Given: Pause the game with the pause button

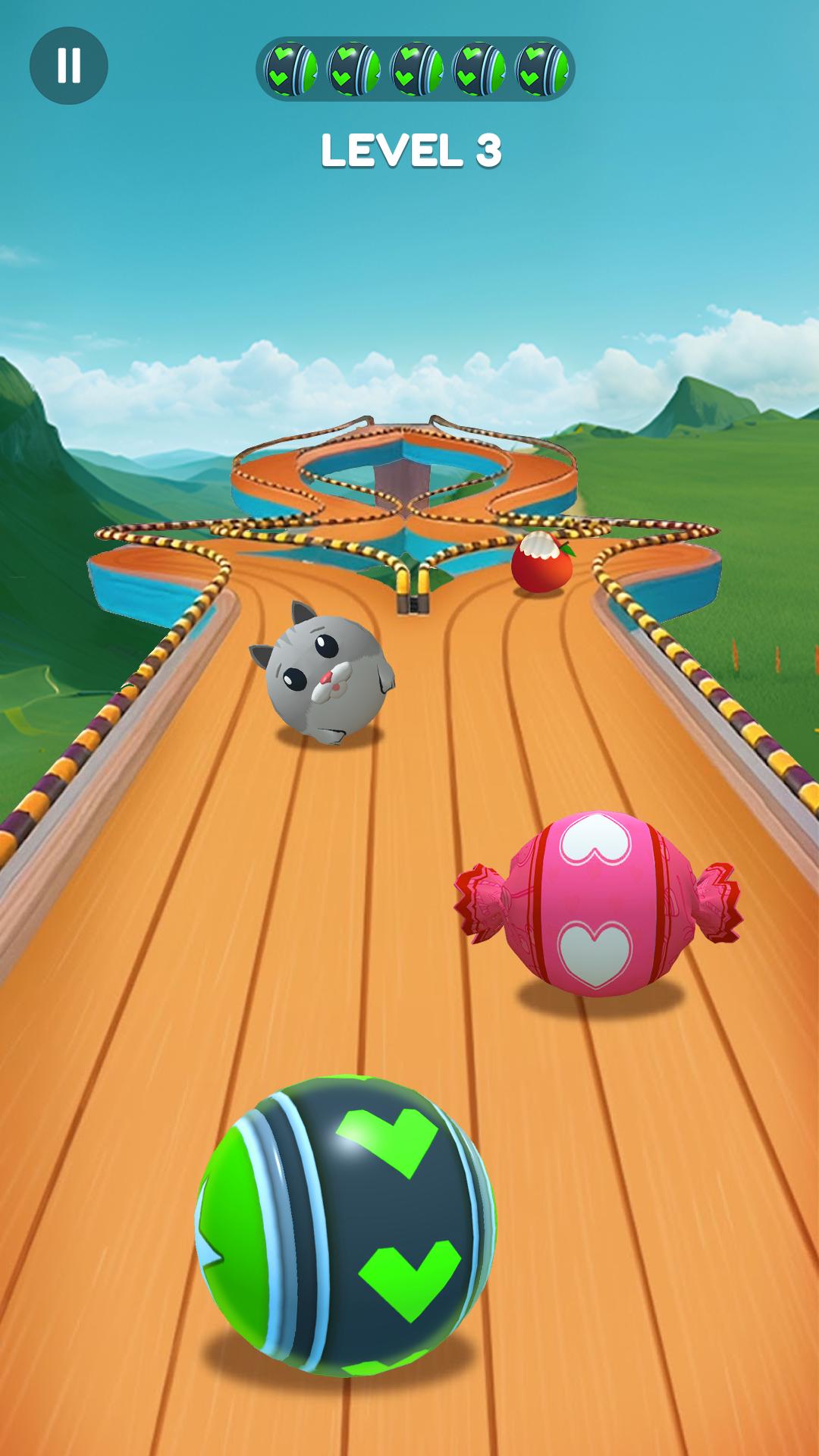Looking at the screenshot, I should [x=68, y=66].
